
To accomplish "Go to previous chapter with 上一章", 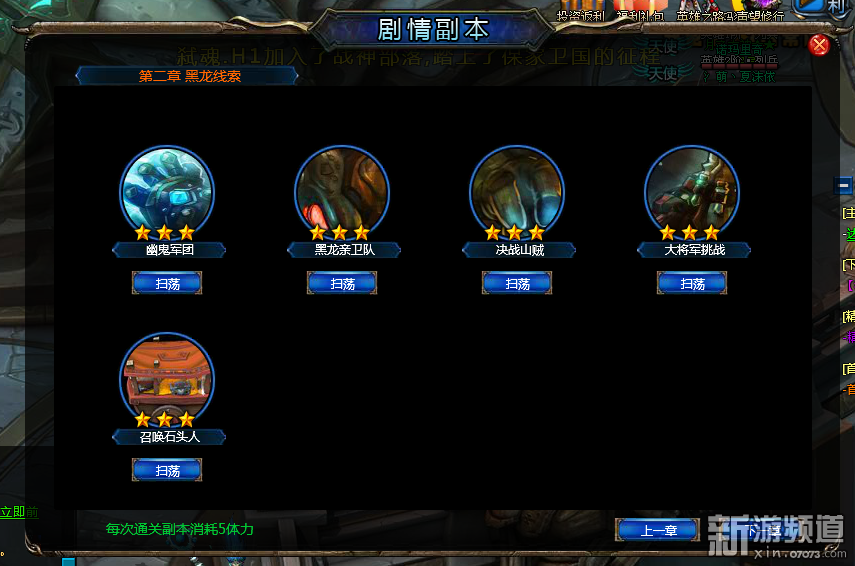I will (x=657, y=530).
